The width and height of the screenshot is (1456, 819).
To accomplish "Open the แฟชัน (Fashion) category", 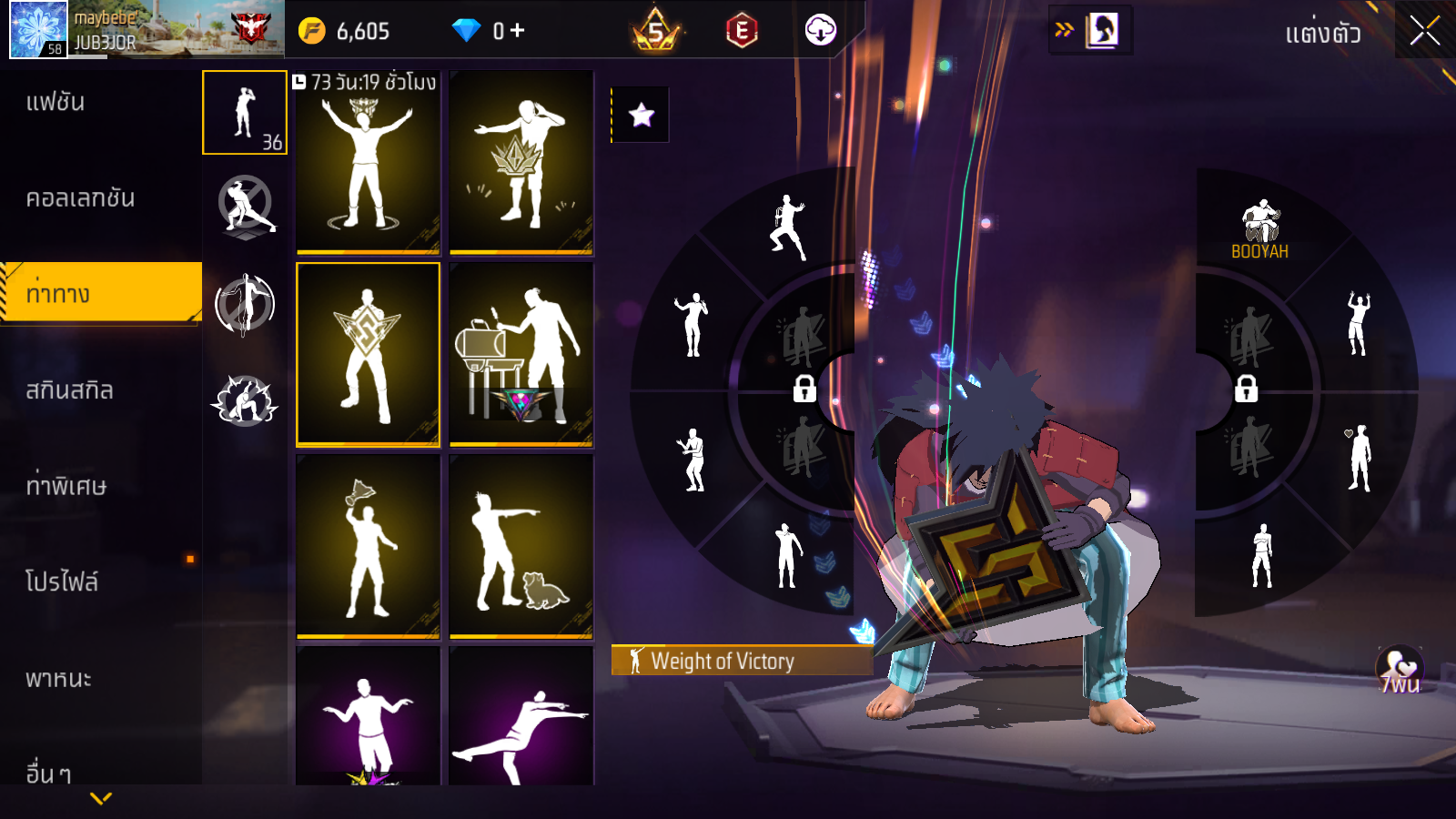I will click(x=56, y=102).
